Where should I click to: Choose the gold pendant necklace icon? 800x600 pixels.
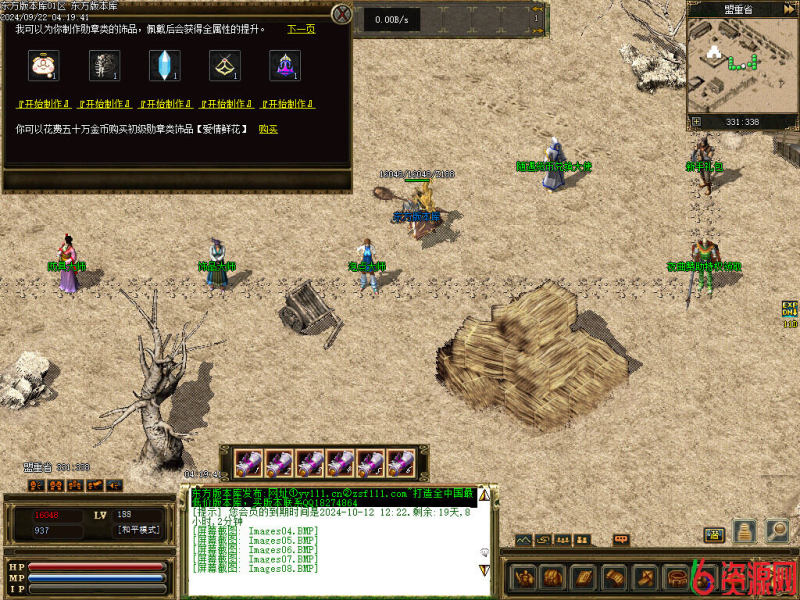point(223,66)
